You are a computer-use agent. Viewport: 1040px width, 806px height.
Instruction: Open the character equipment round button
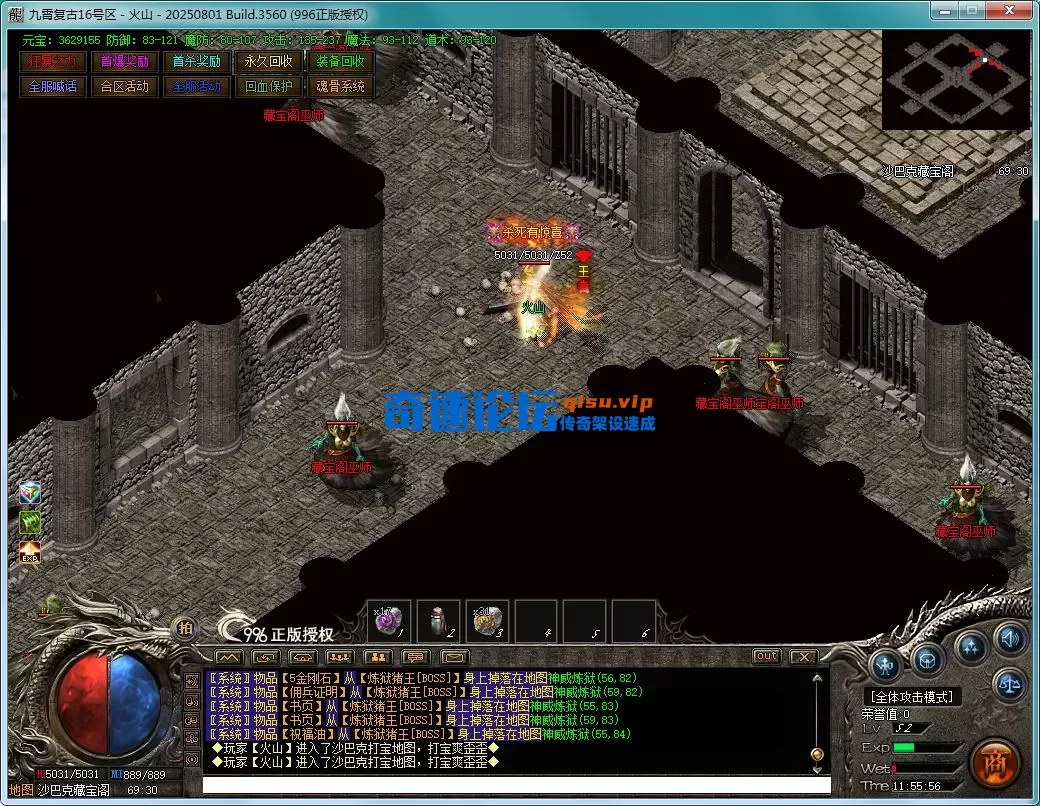tap(885, 664)
